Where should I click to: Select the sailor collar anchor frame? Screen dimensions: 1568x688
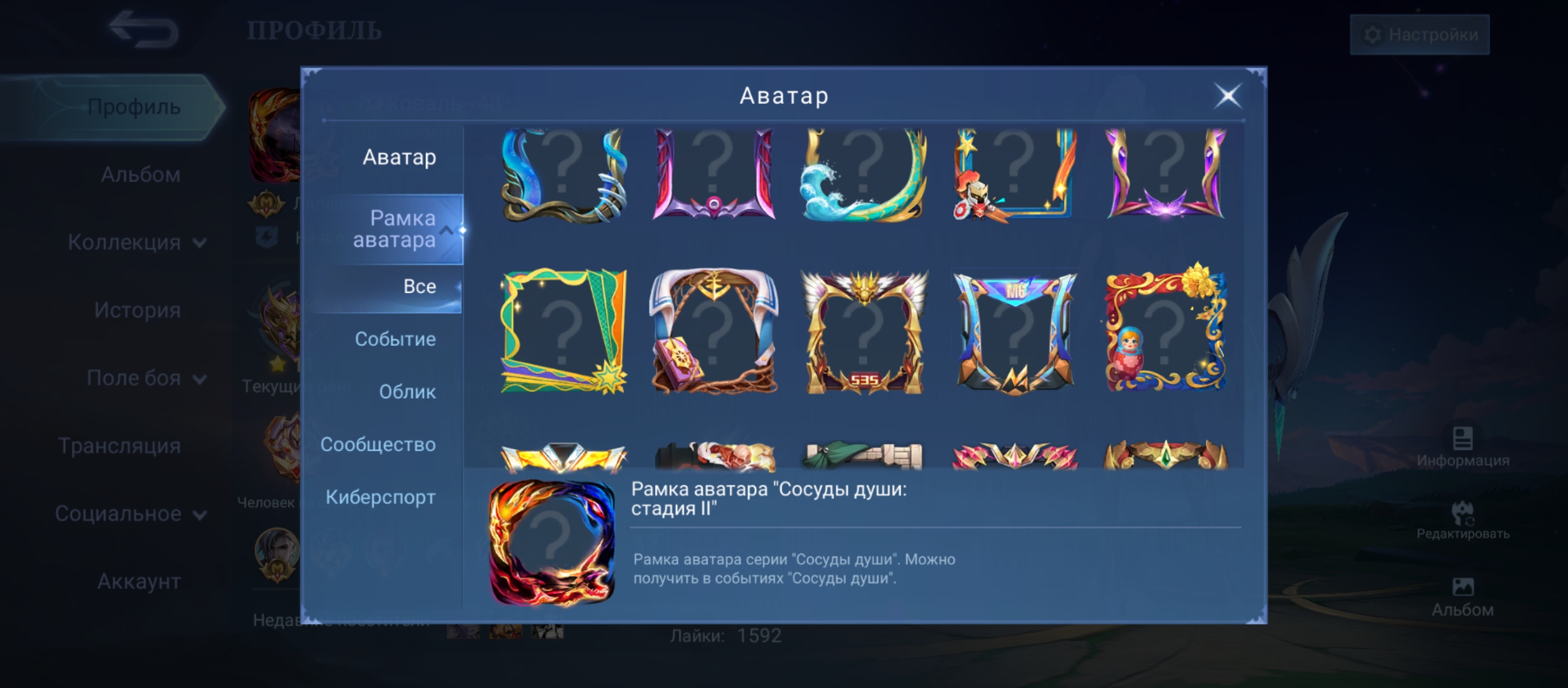[x=714, y=331]
